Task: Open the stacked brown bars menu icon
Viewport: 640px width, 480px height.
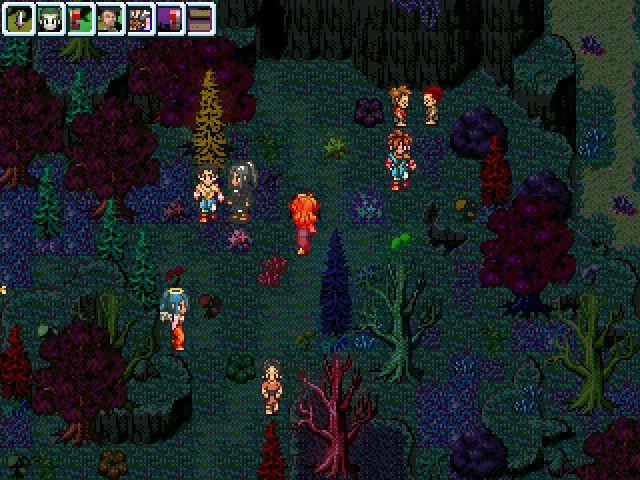Action: pos(199,18)
